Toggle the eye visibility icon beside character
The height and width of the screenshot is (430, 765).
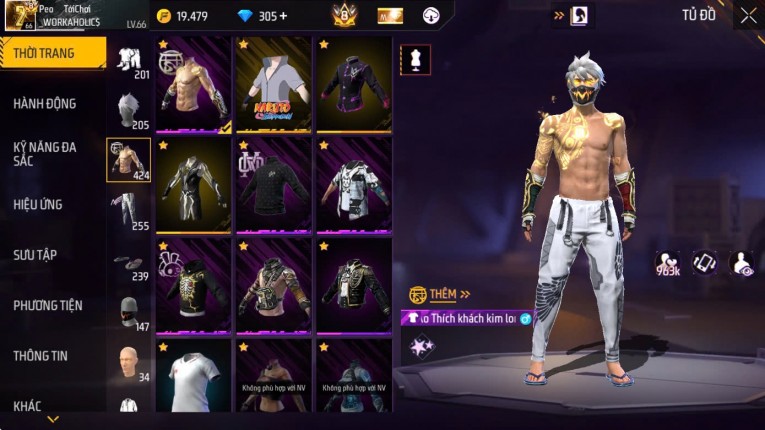[742, 263]
